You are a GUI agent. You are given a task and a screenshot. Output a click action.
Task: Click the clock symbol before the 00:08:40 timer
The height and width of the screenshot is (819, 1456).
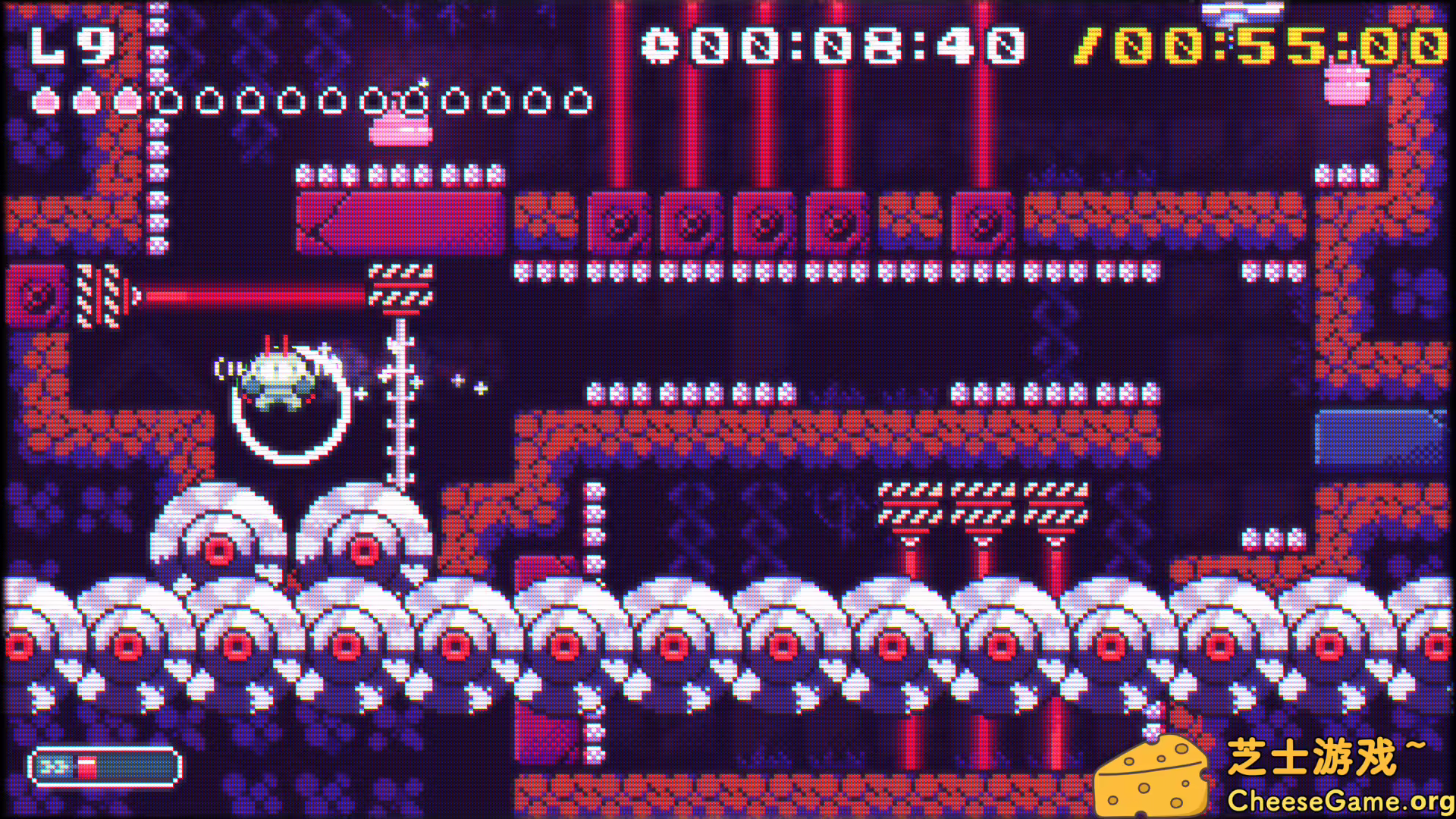661,45
